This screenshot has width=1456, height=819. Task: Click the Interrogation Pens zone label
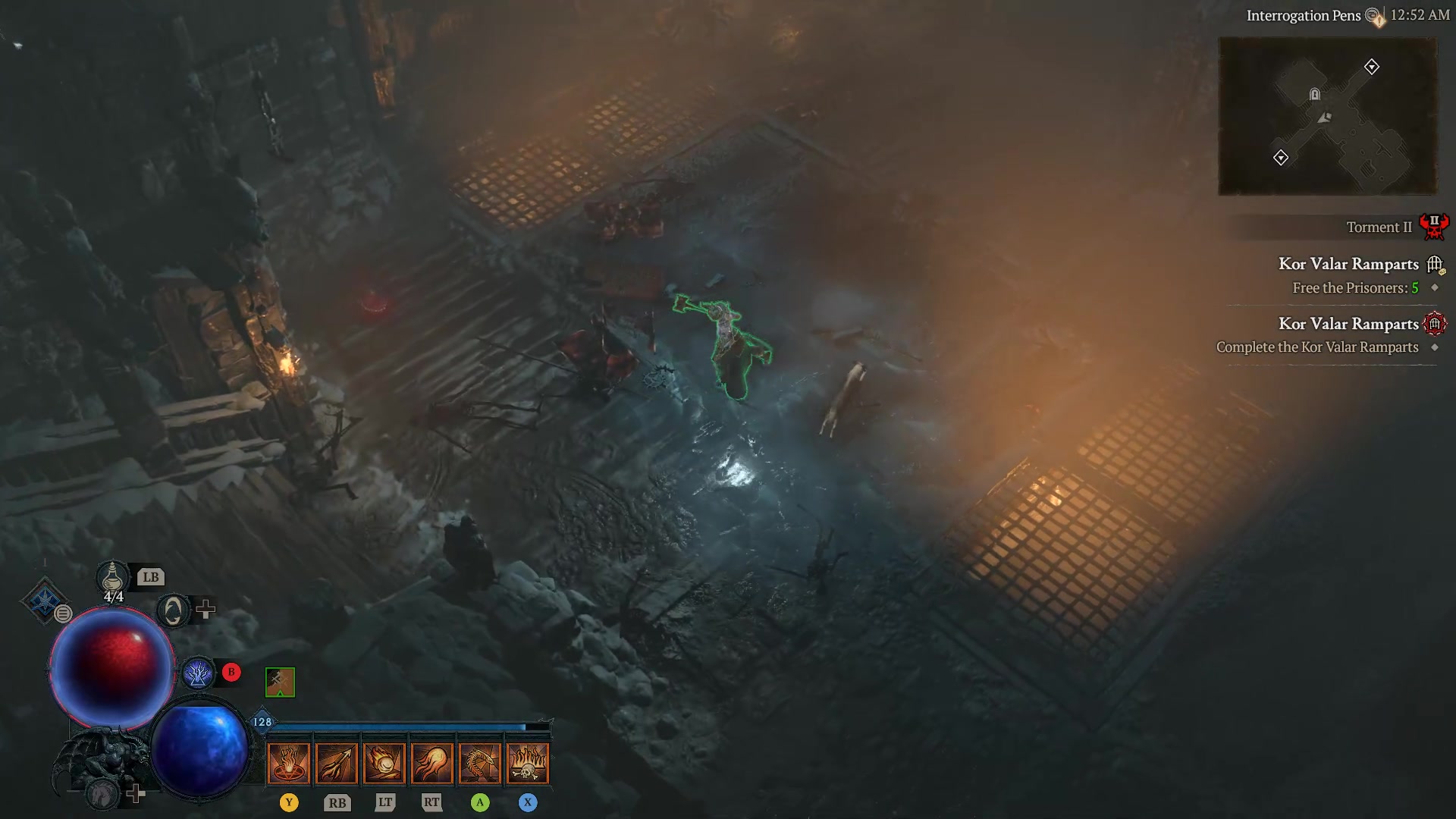point(1304,14)
